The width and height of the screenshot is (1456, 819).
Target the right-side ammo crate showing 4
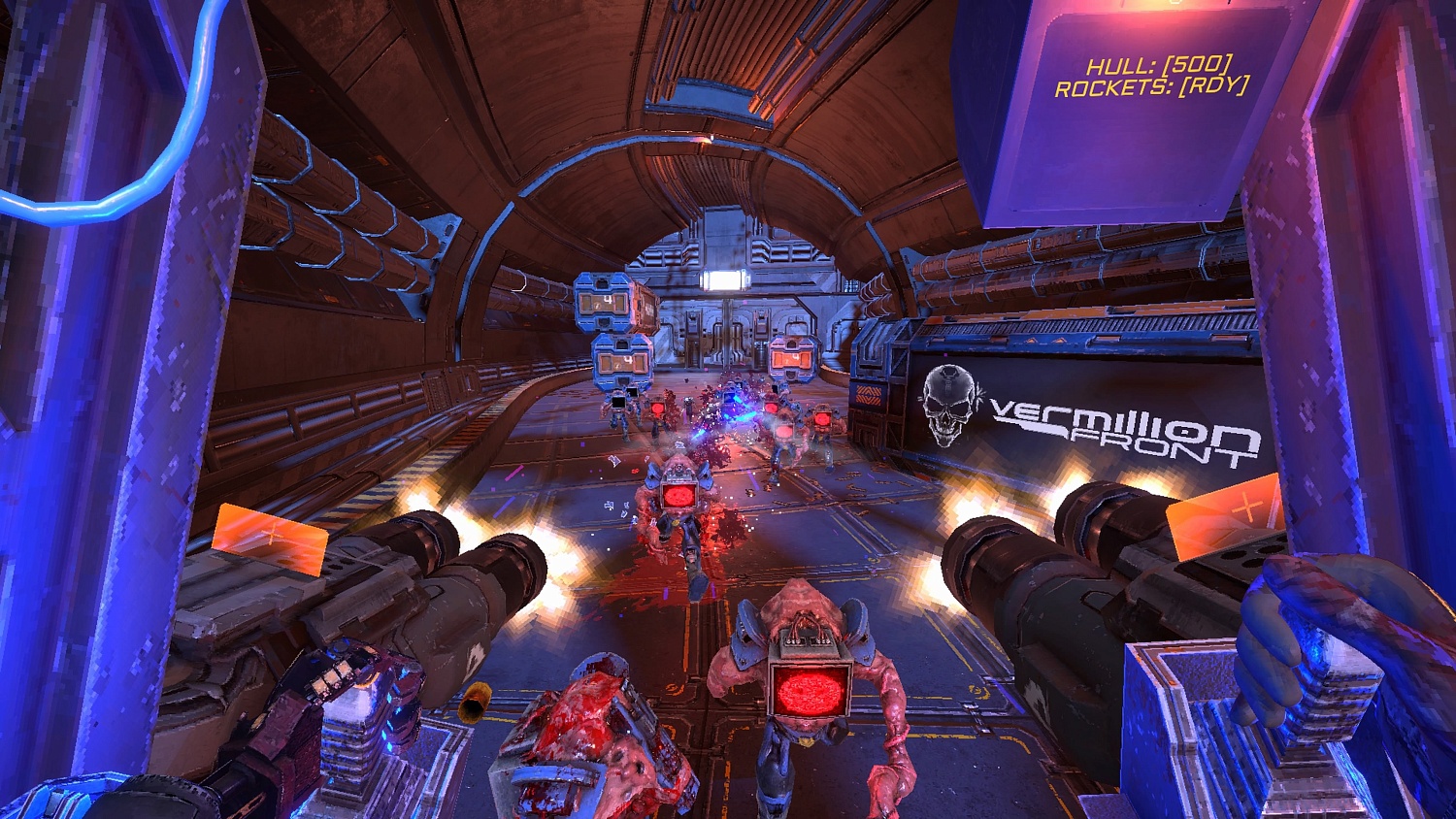click(x=791, y=359)
